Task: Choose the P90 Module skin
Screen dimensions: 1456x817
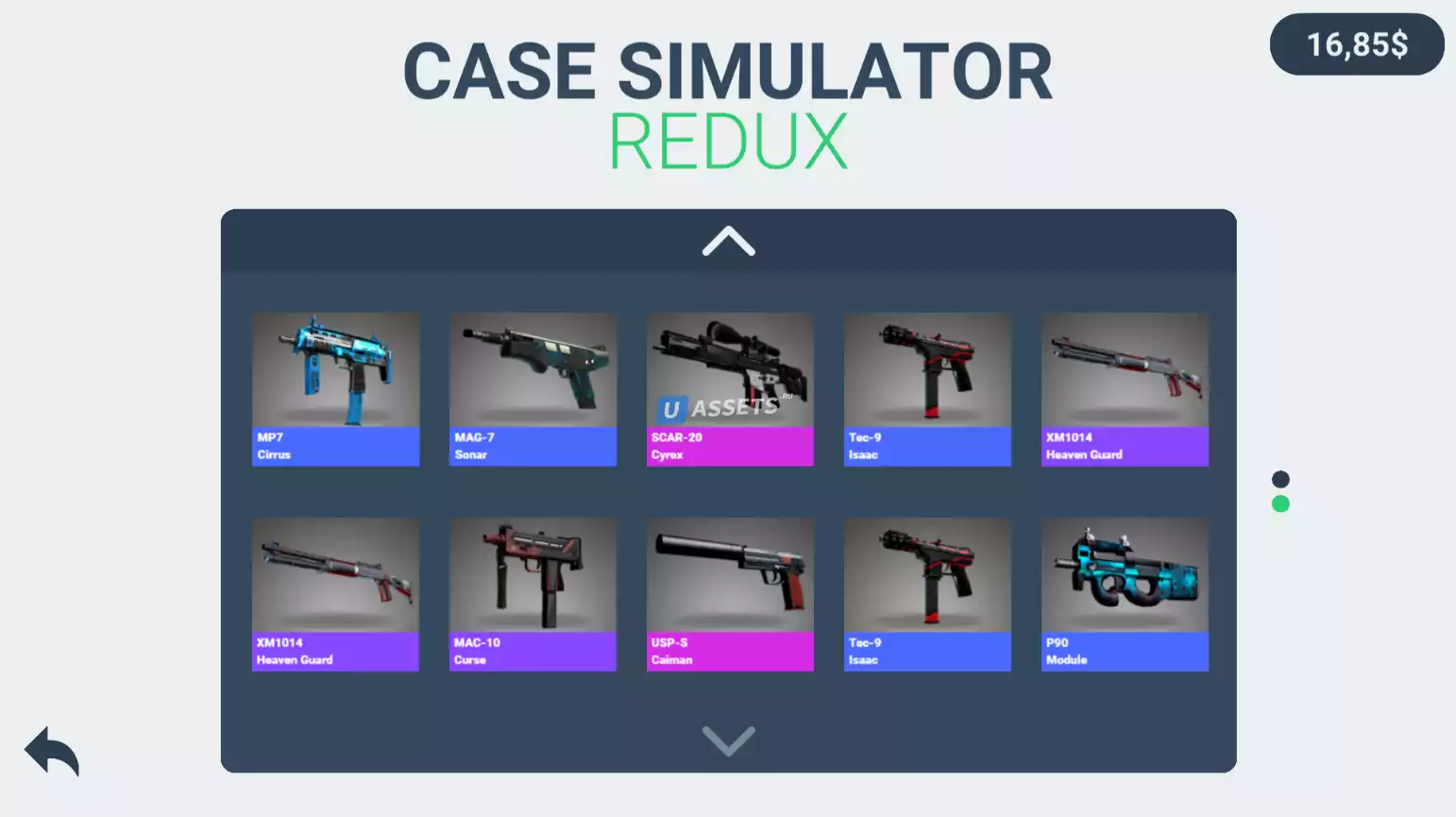Action: click(x=1125, y=593)
